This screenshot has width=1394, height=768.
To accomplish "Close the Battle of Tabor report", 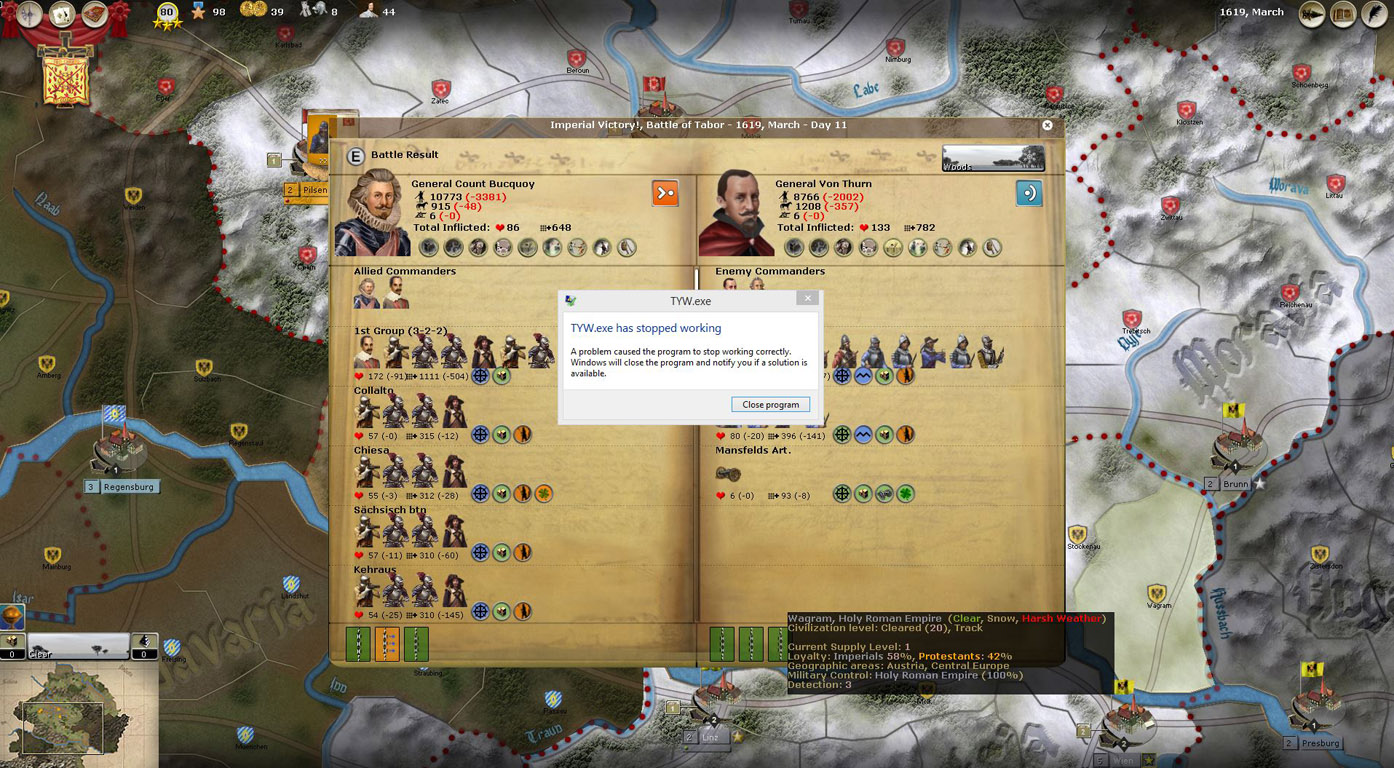I will pos(1047,126).
